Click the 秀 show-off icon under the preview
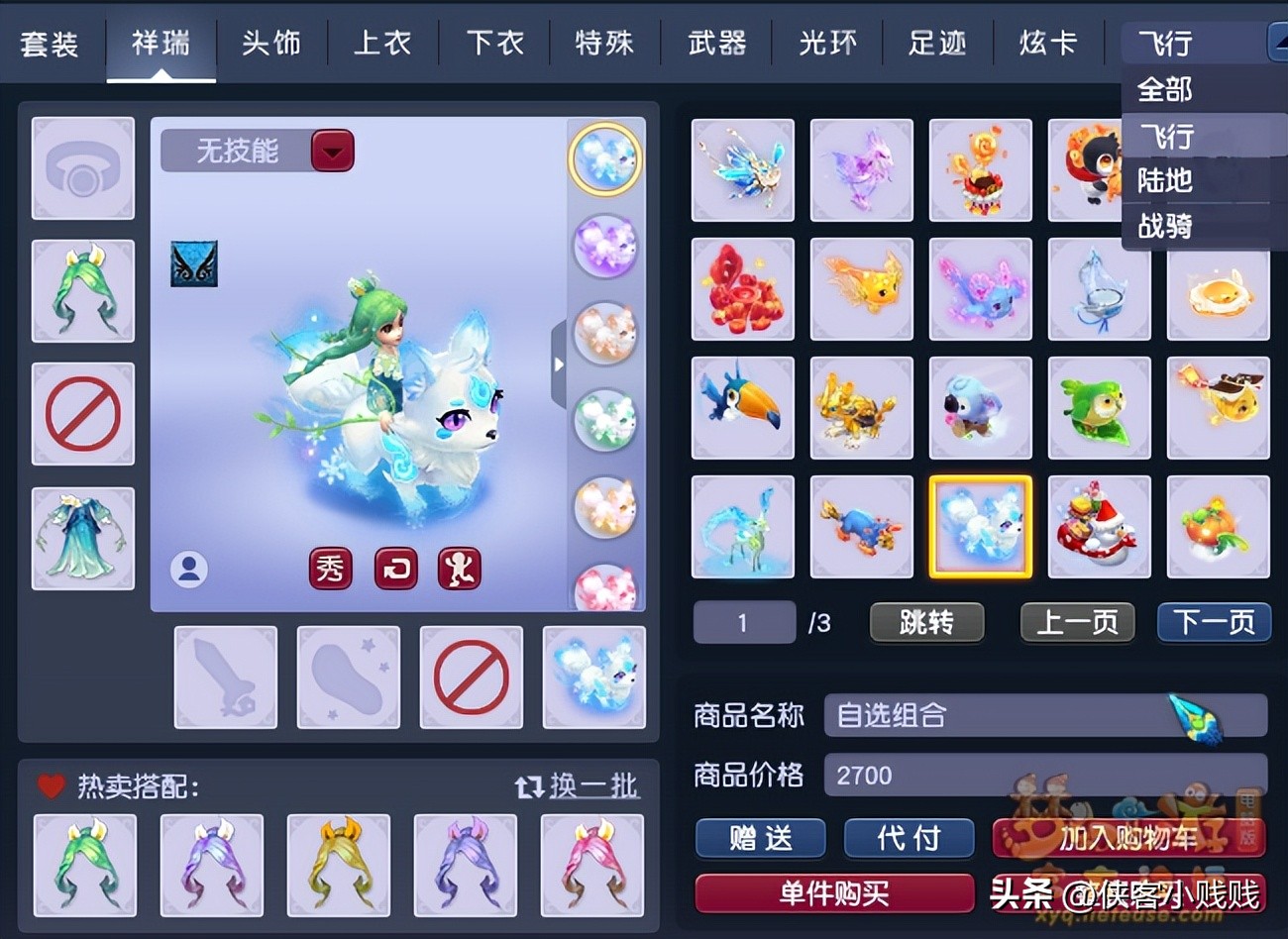Screen dimensions: 1288x939 330,570
